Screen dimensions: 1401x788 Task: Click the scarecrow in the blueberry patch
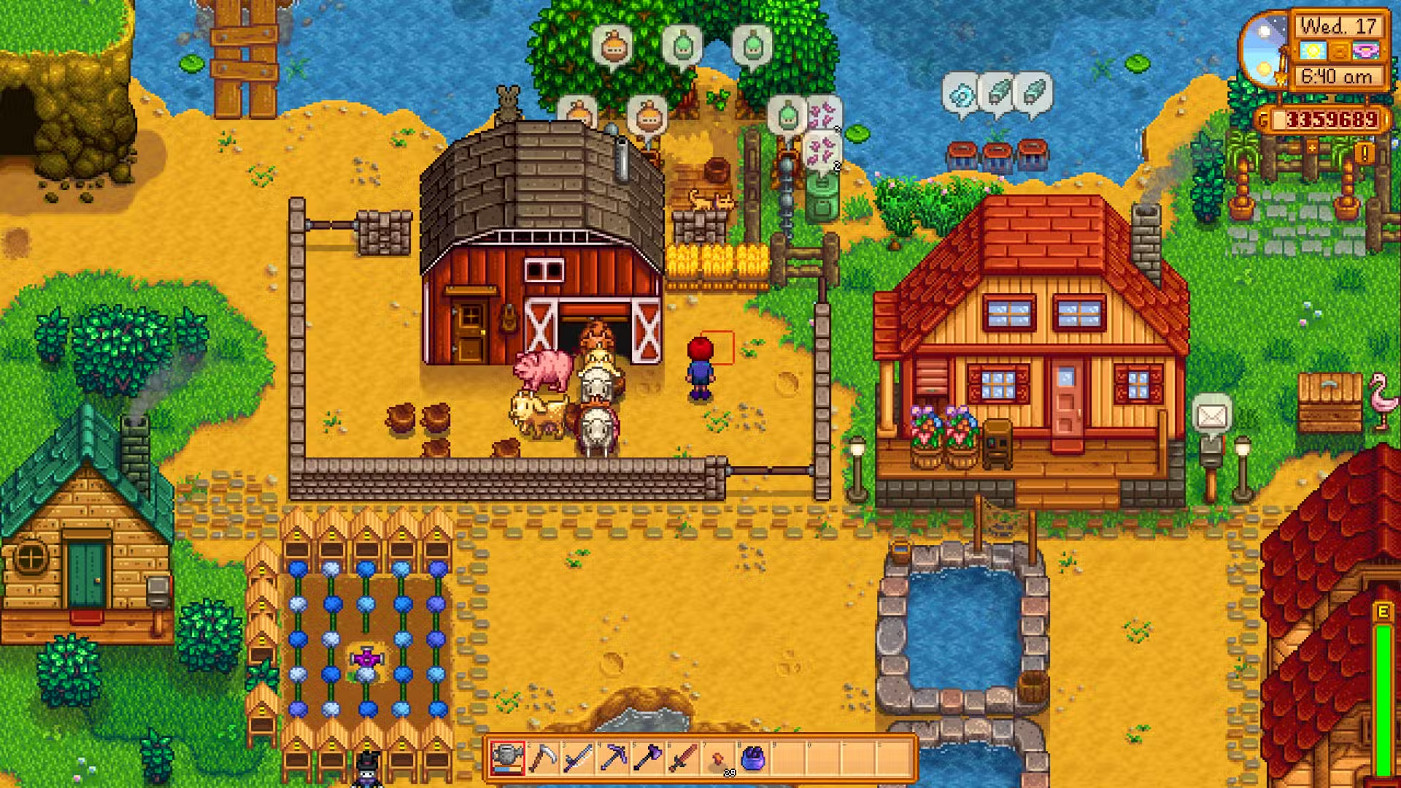366,658
